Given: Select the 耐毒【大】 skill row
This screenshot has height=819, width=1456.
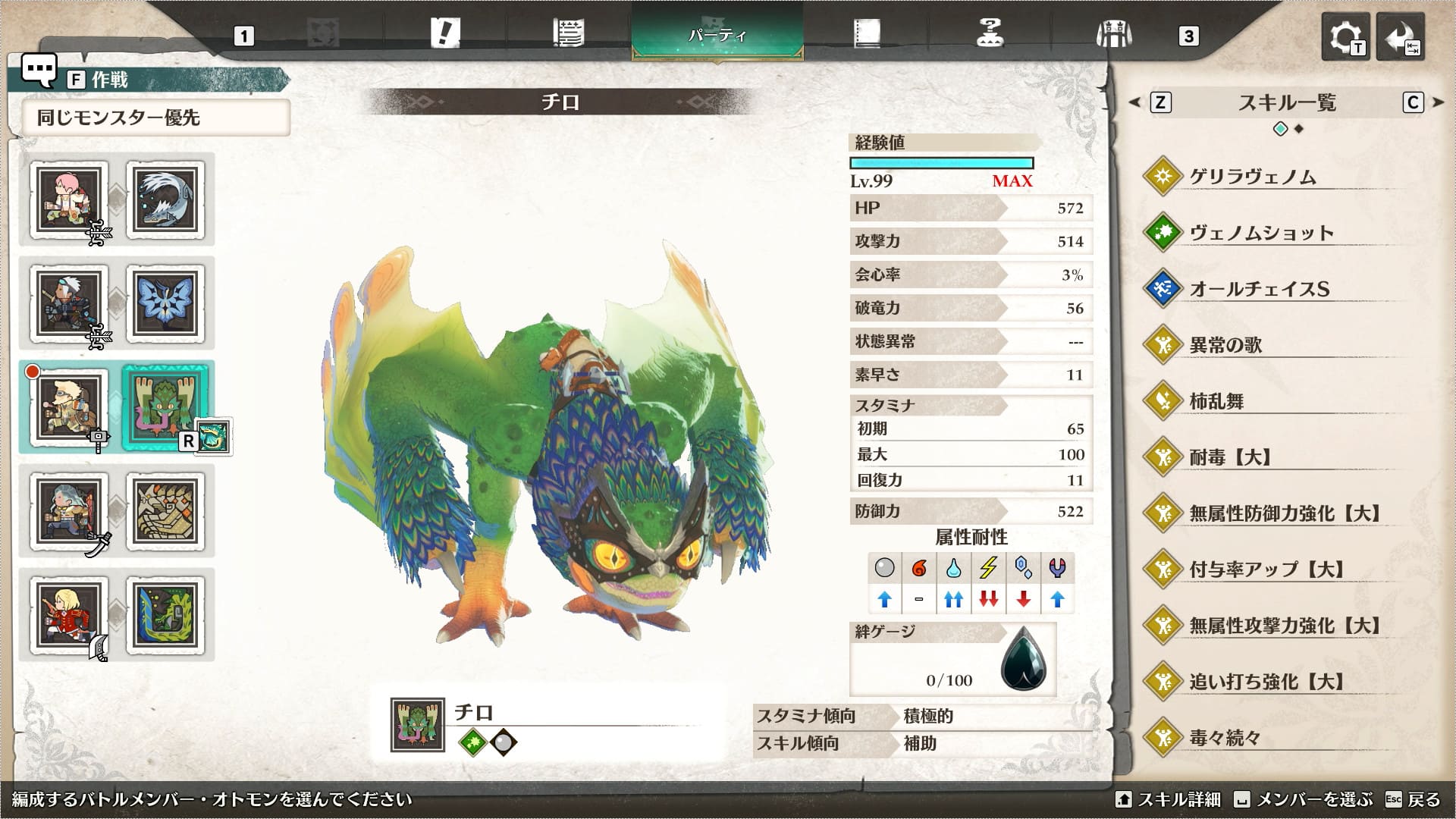Looking at the screenshot, I should (1230, 457).
